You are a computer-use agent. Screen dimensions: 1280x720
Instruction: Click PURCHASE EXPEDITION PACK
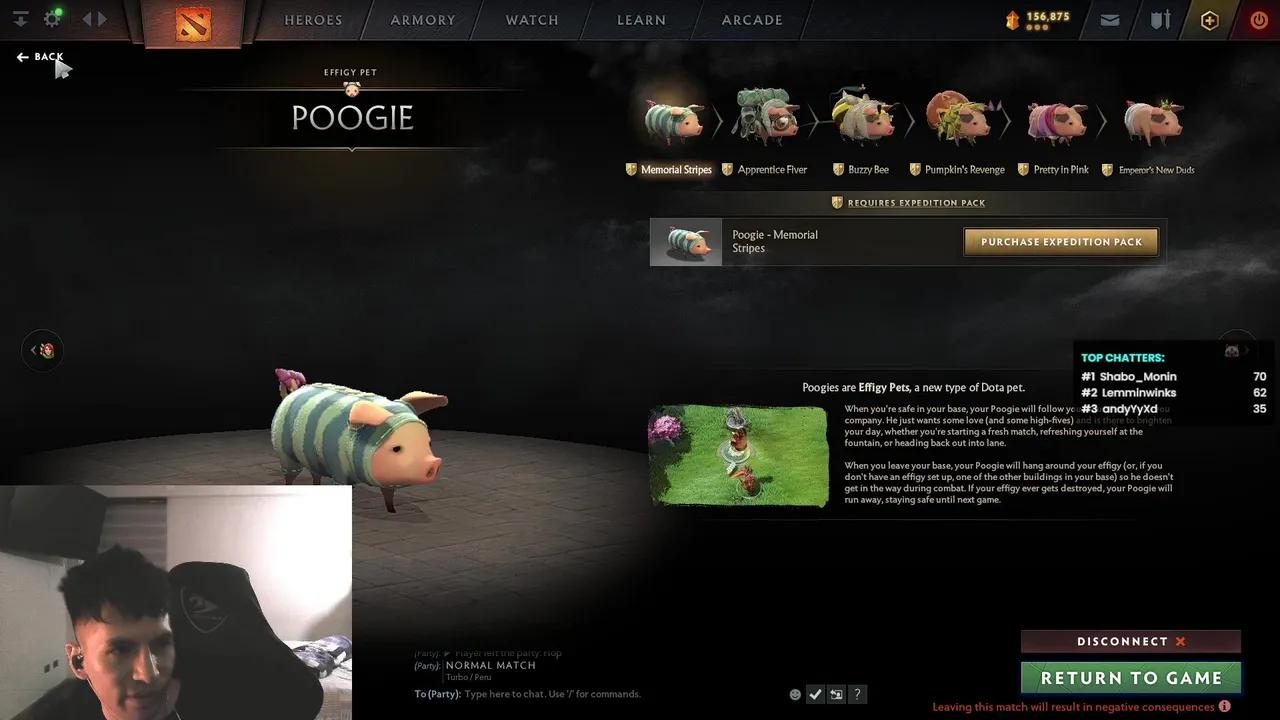pos(1060,241)
